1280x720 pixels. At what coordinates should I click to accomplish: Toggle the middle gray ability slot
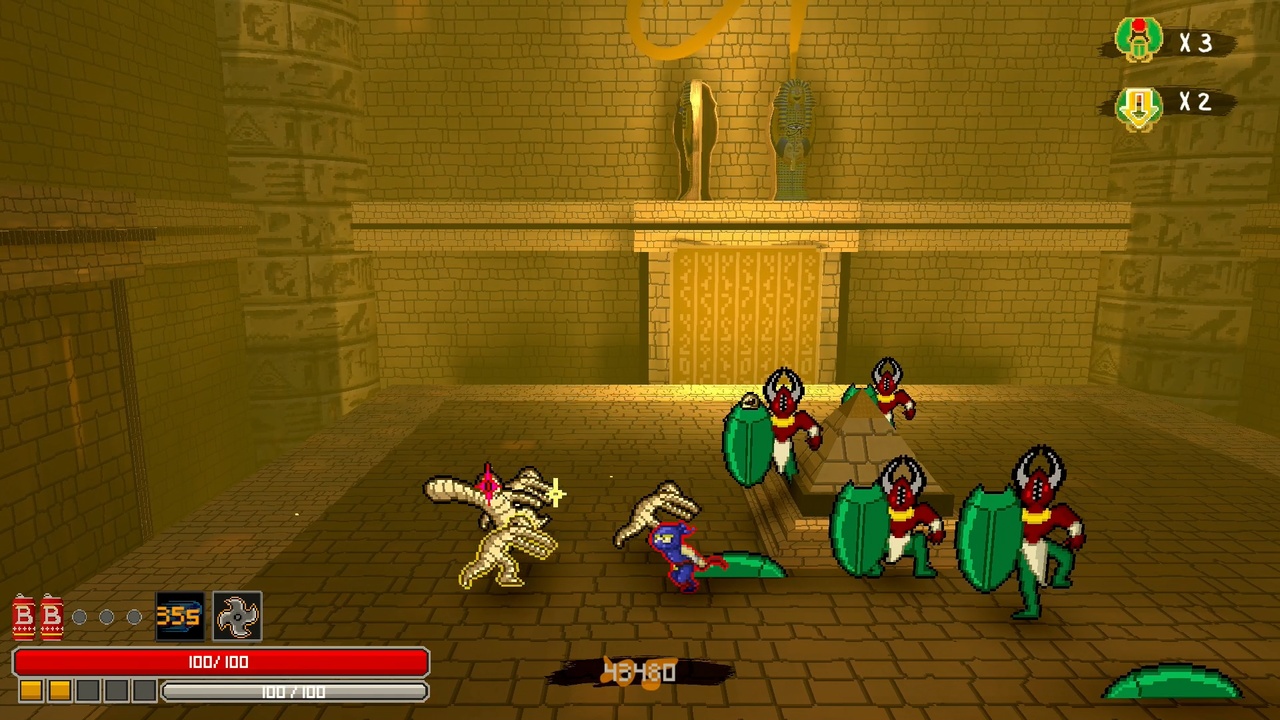pyautogui.click(x=106, y=617)
